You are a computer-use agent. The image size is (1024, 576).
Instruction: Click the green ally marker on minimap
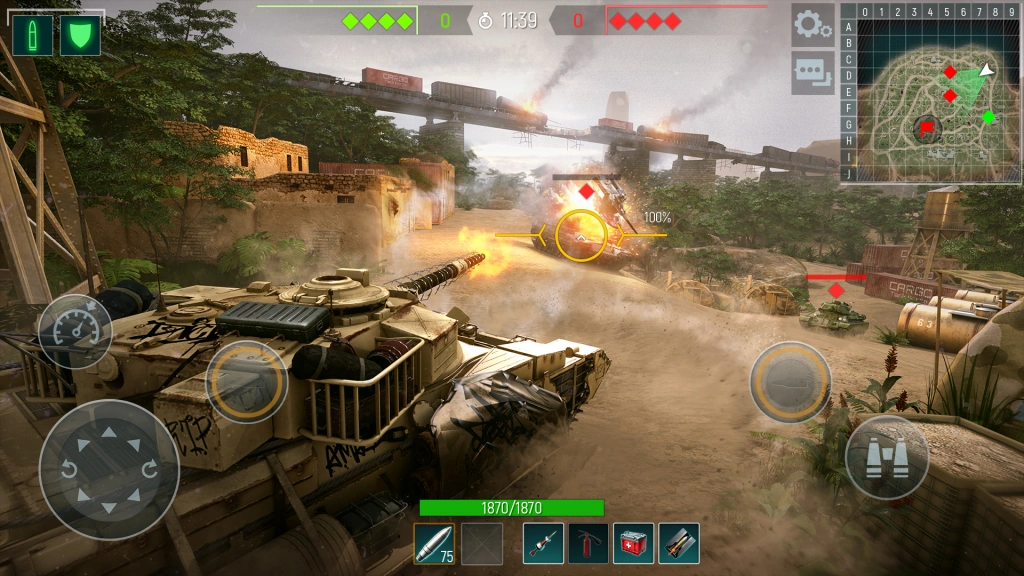click(988, 117)
